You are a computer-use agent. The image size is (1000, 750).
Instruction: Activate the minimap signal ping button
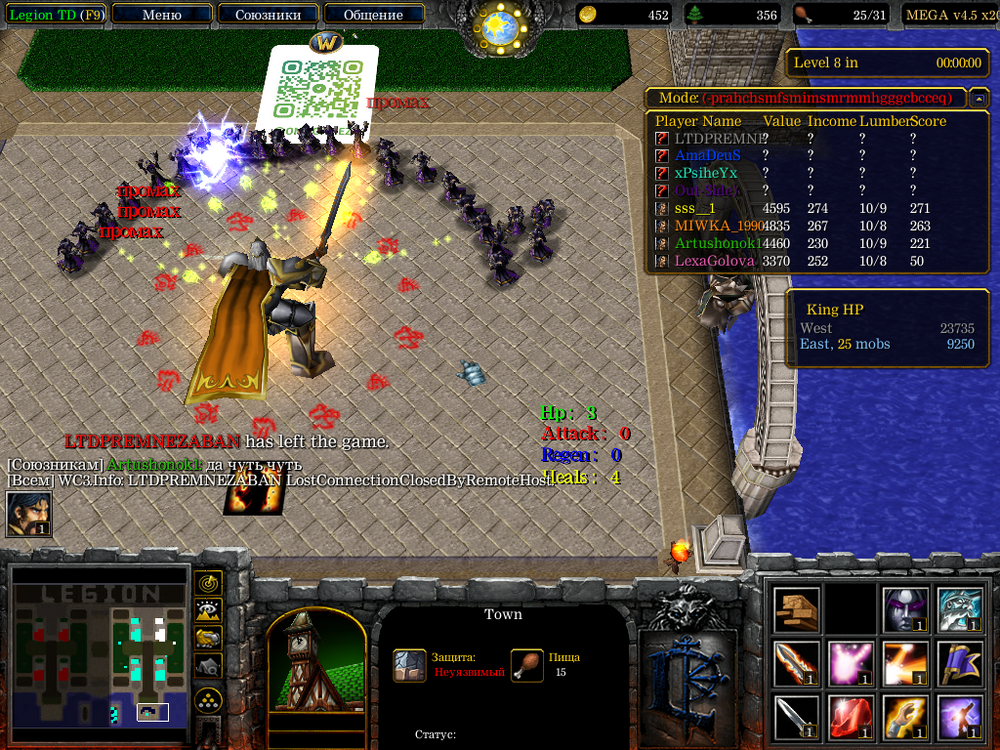coord(208,582)
